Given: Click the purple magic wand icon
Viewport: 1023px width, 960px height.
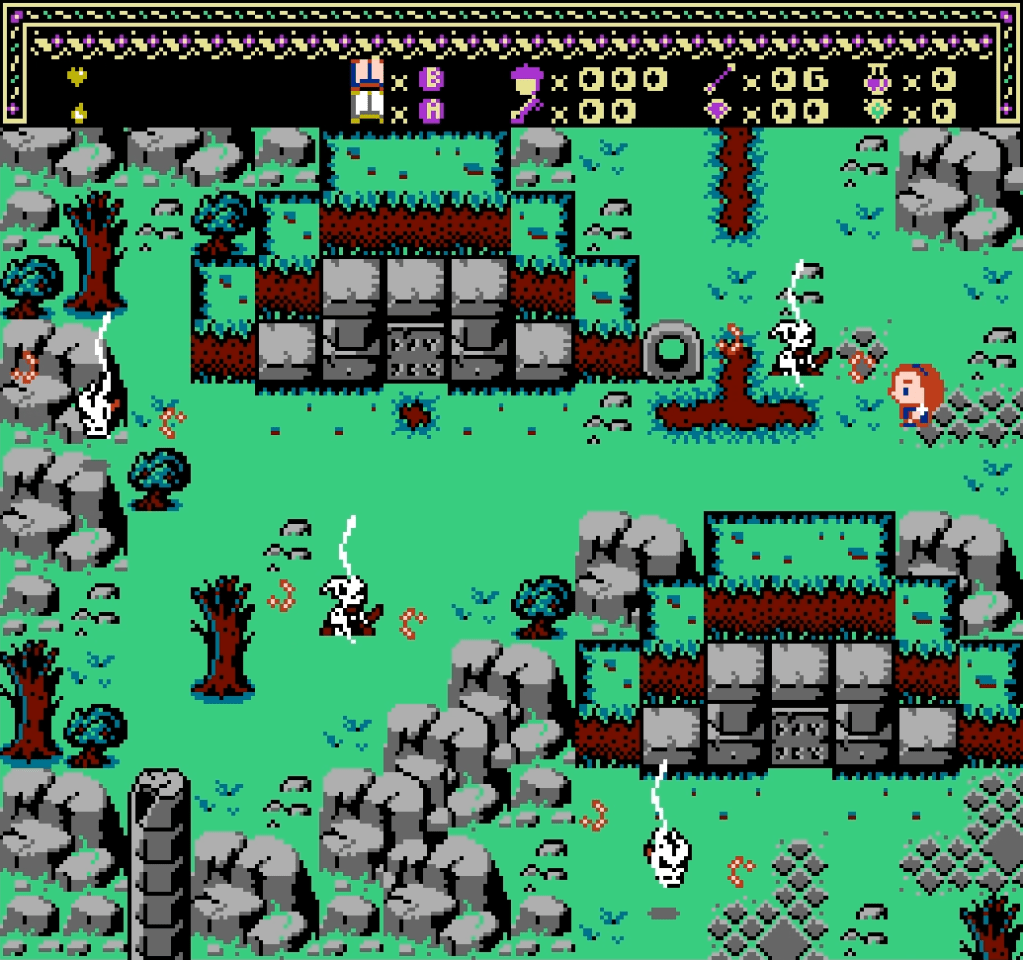Looking at the screenshot, I should click(720, 78).
